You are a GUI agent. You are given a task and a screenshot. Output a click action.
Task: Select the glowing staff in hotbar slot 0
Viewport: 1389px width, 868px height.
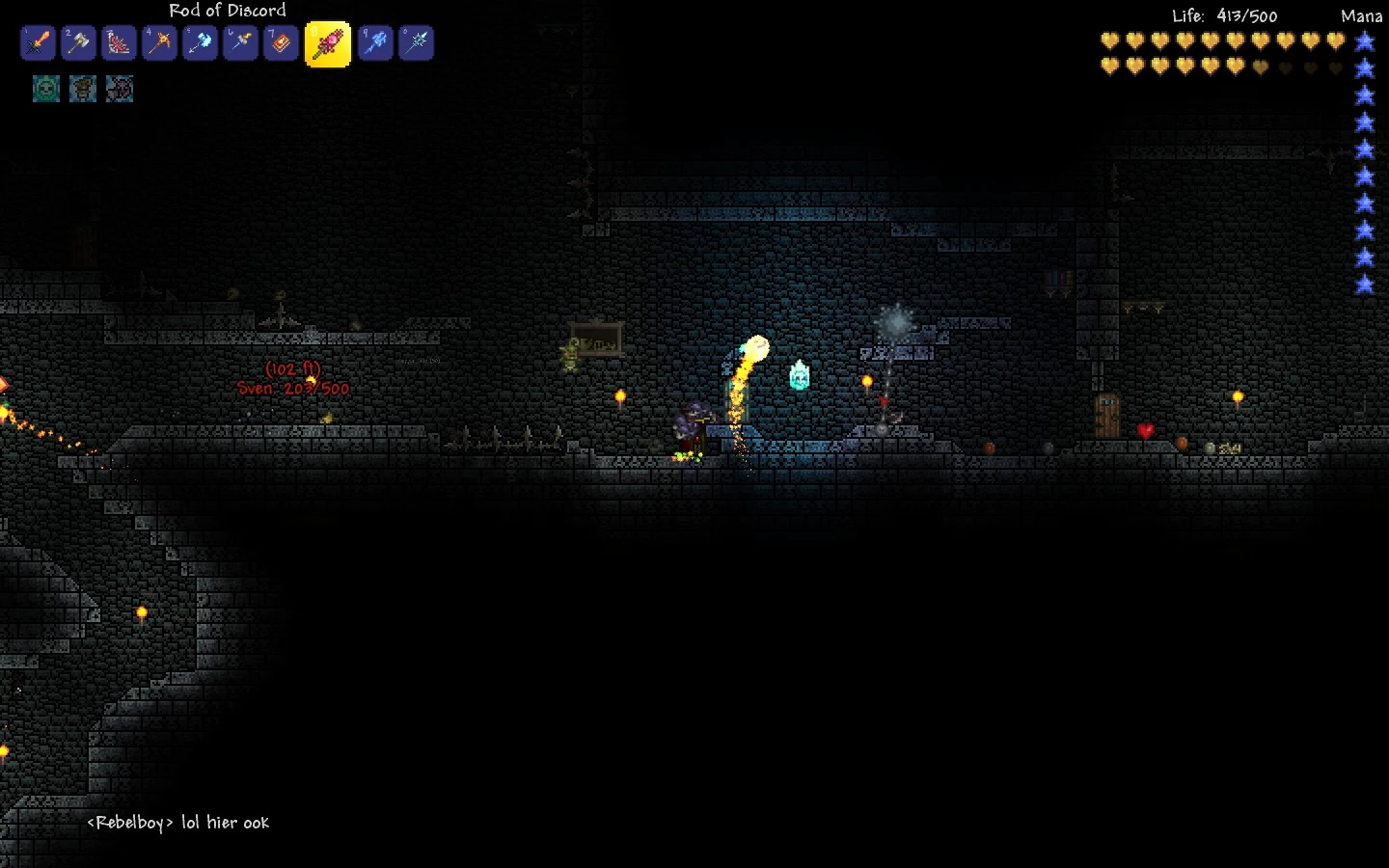click(416, 42)
